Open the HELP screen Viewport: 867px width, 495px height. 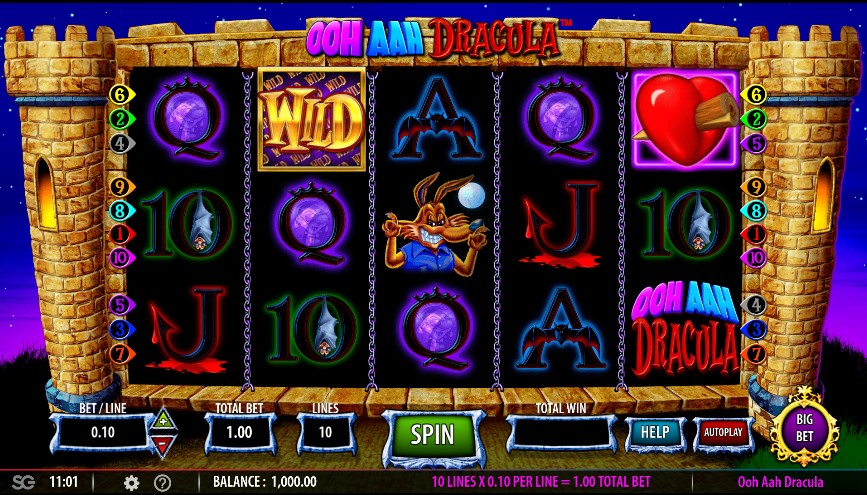point(655,432)
